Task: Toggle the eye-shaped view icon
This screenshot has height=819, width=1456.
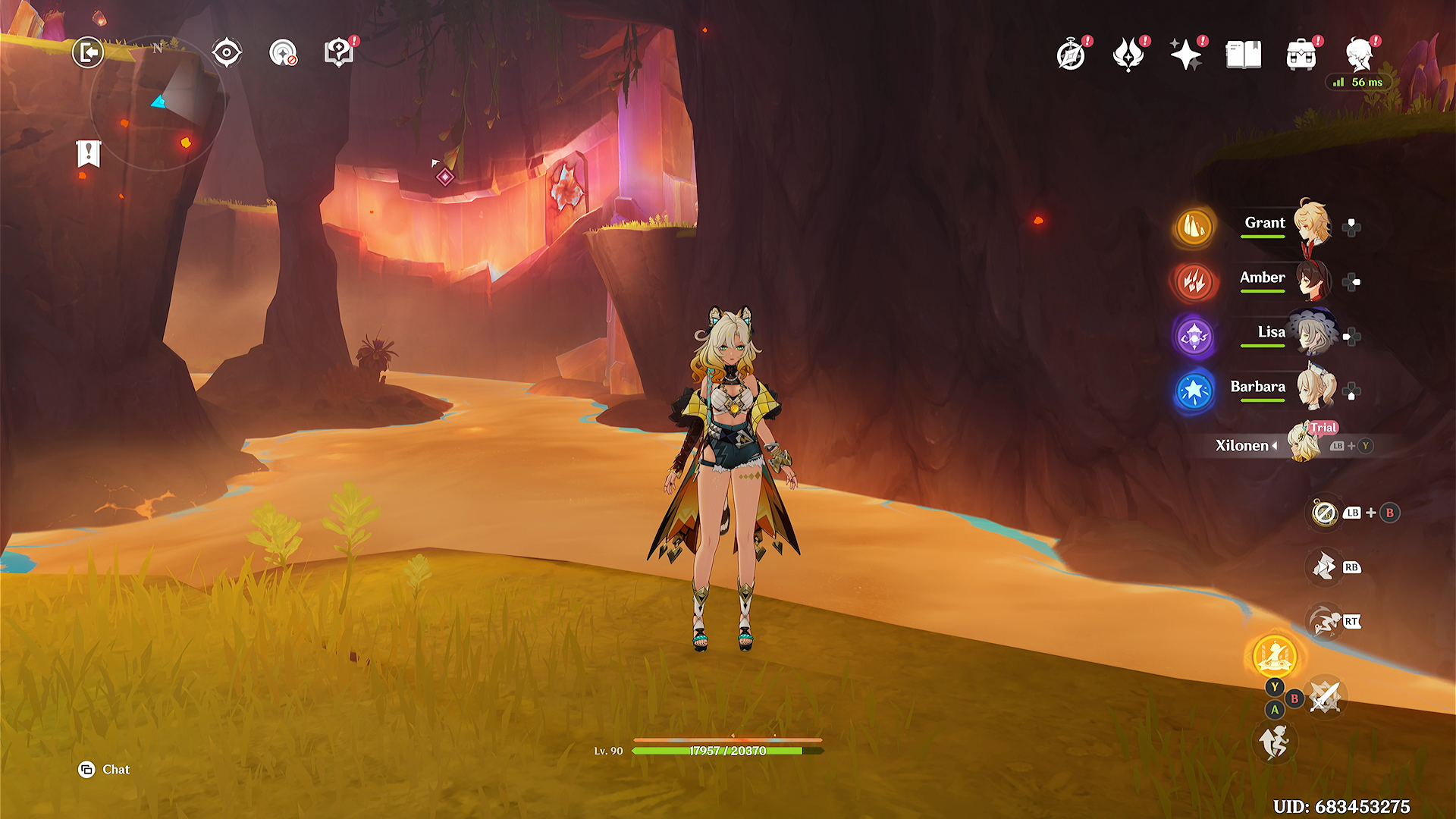Action: [227, 52]
